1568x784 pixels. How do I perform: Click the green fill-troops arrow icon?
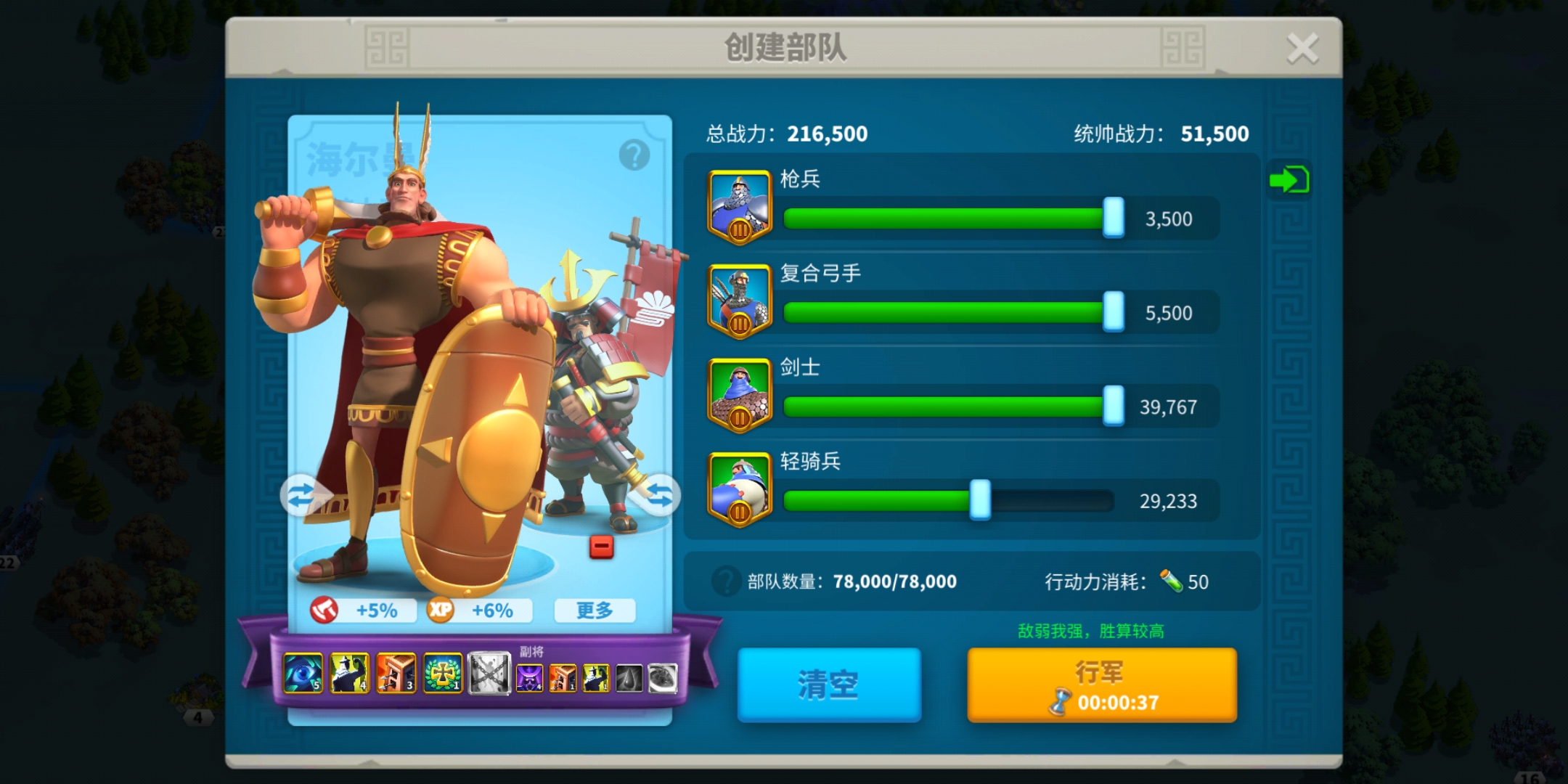[x=1289, y=179]
